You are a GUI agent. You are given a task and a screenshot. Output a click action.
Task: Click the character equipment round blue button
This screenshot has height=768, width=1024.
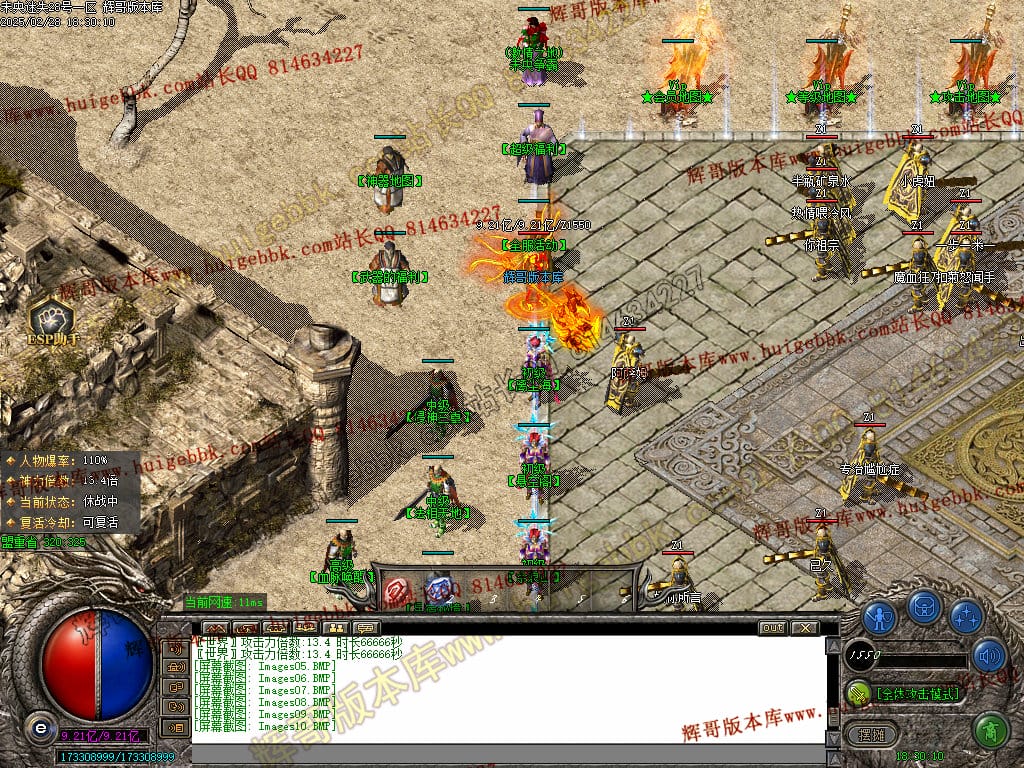click(879, 616)
